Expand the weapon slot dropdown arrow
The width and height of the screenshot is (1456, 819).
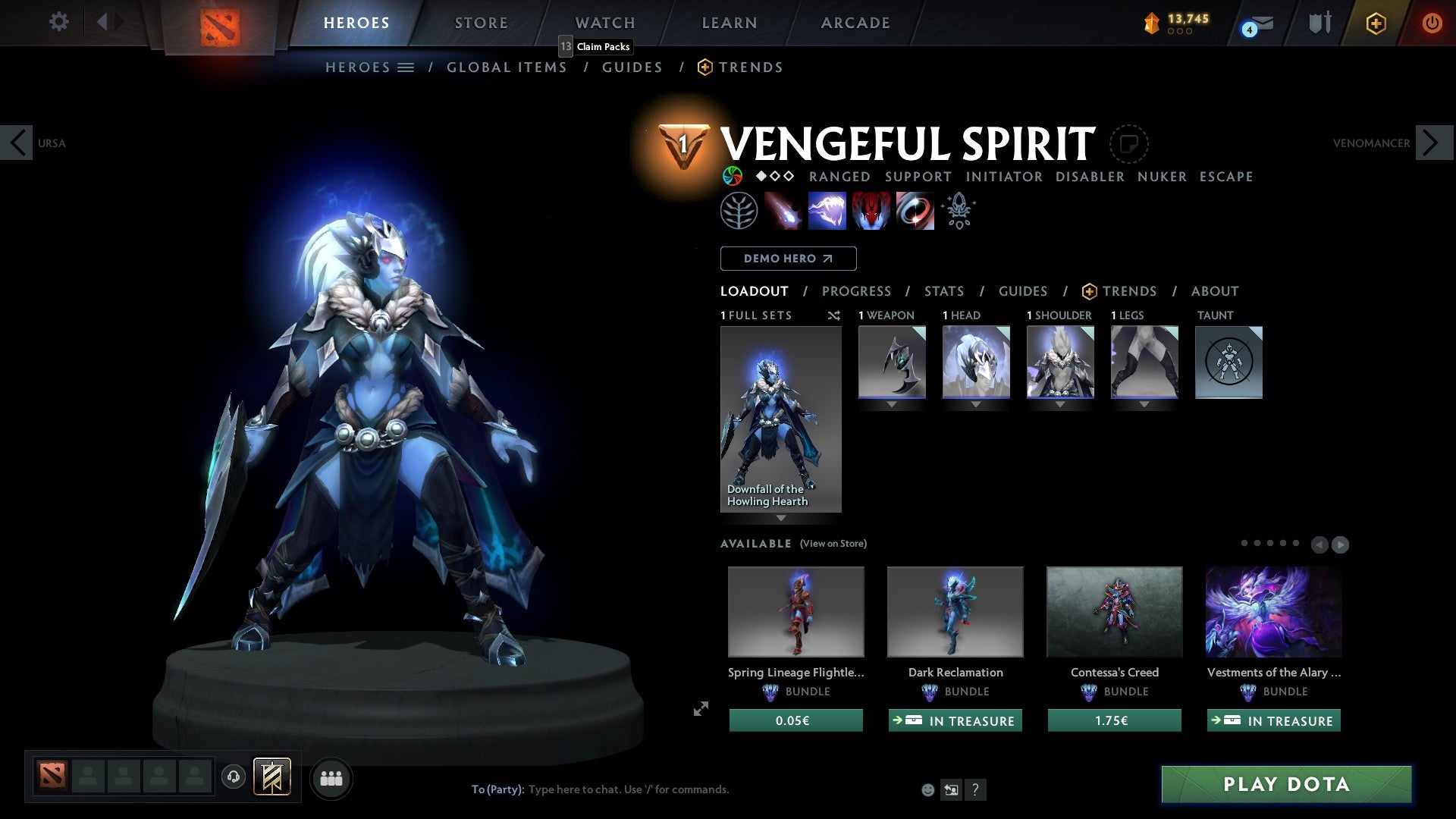[891, 404]
